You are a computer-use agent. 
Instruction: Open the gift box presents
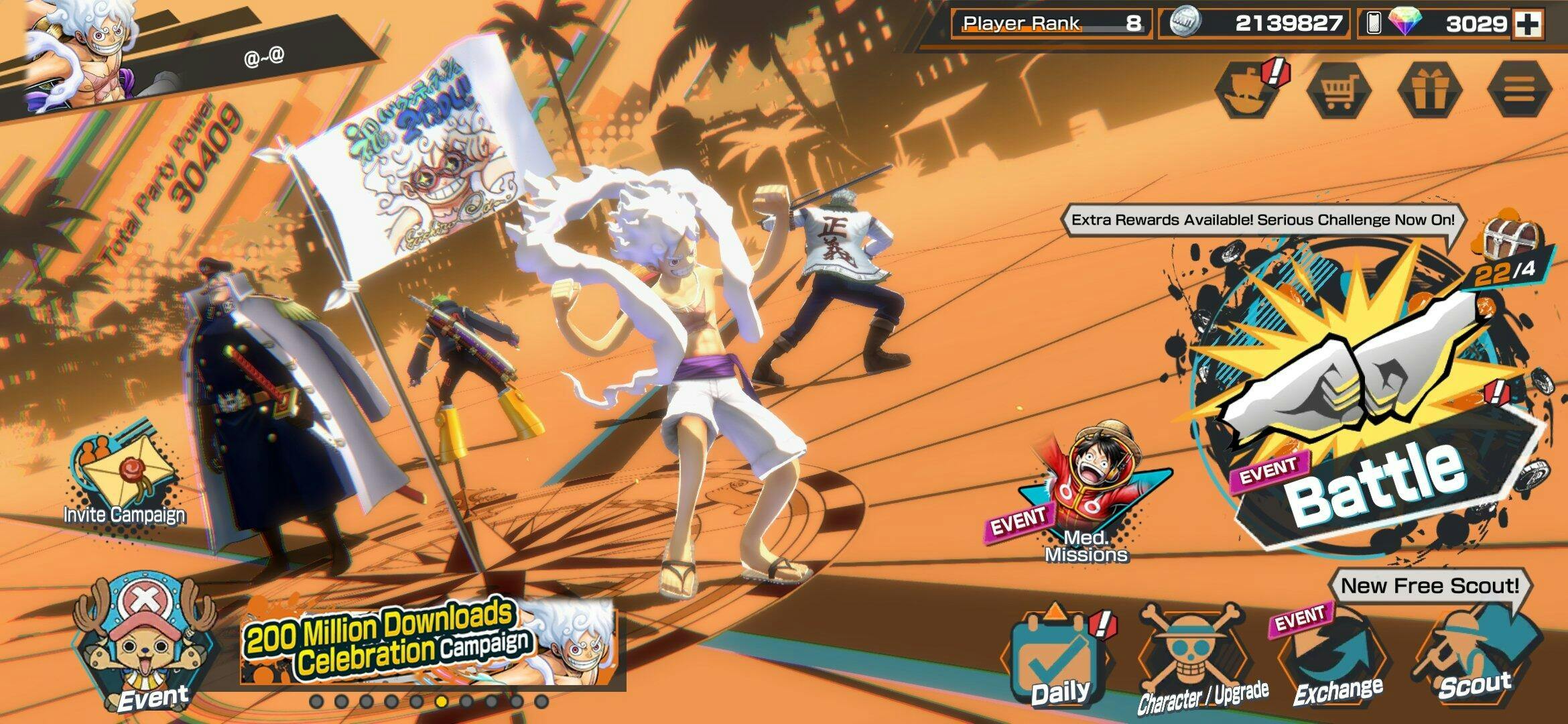[1429, 90]
